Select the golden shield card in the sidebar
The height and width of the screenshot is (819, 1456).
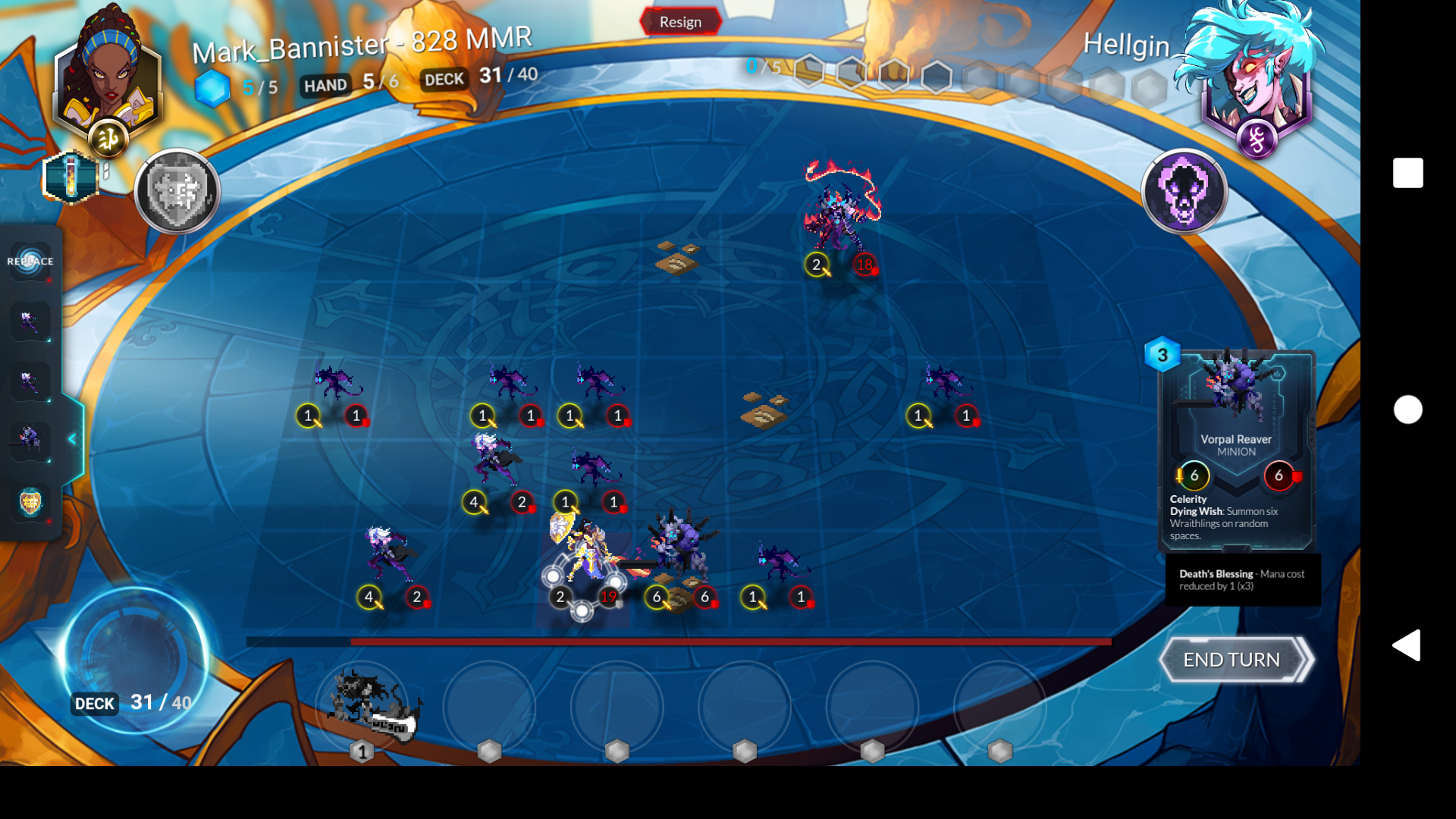30,500
